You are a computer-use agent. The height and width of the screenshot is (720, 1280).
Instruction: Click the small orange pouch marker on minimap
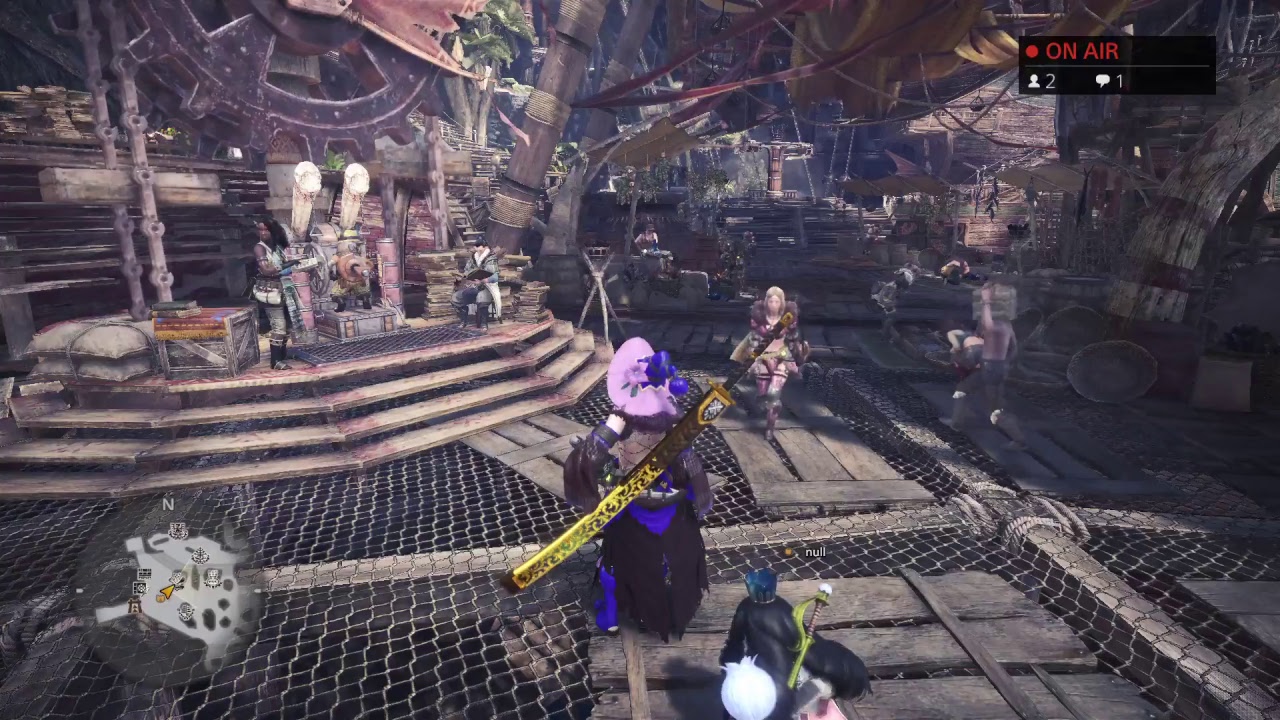pos(160,598)
